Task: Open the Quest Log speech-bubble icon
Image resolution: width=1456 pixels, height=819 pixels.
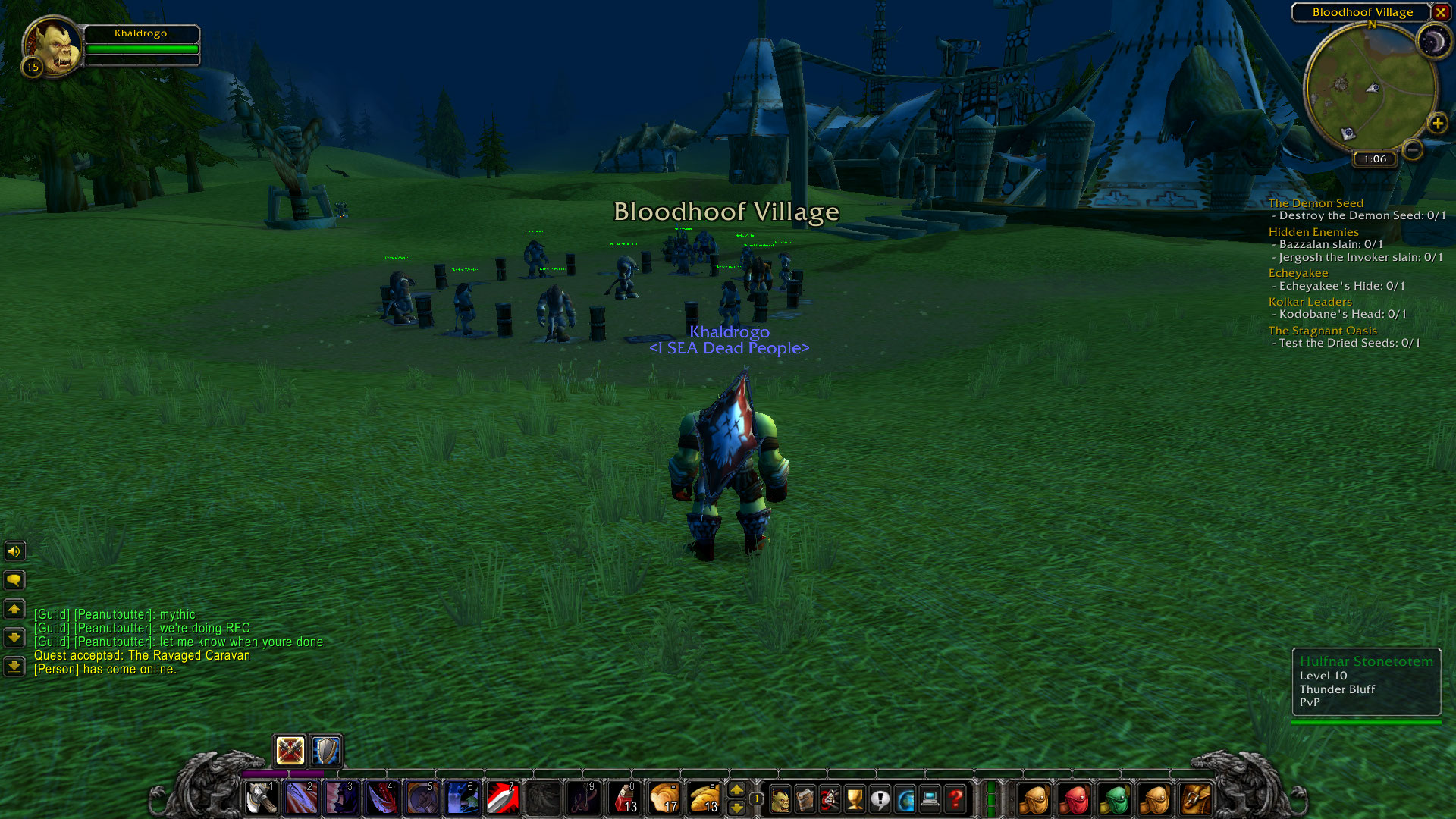Action: pos(880,799)
